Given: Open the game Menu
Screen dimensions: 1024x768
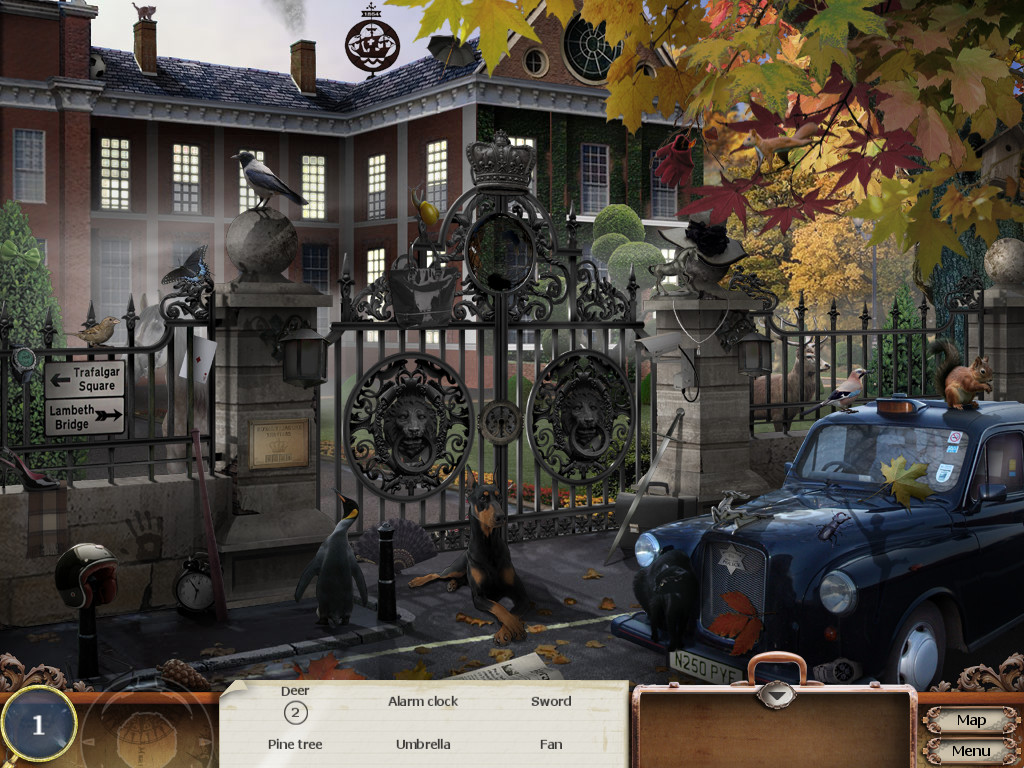Looking at the screenshot, I should click(x=970, y=751).
